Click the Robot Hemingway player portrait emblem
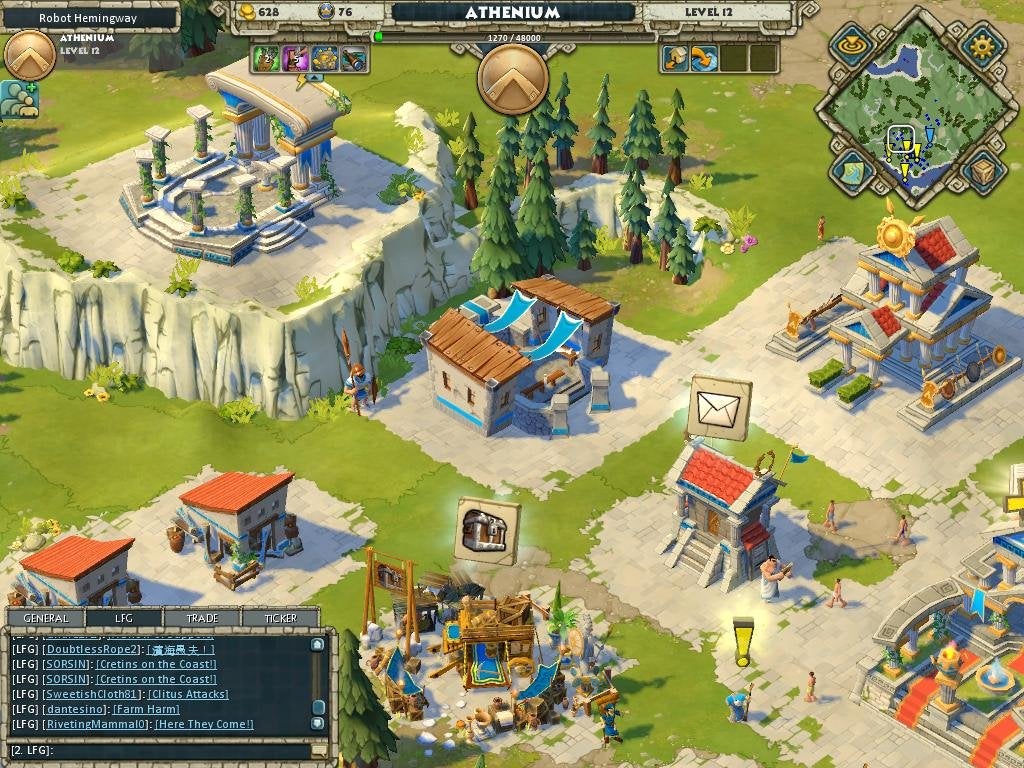 (x=30, y=56)
